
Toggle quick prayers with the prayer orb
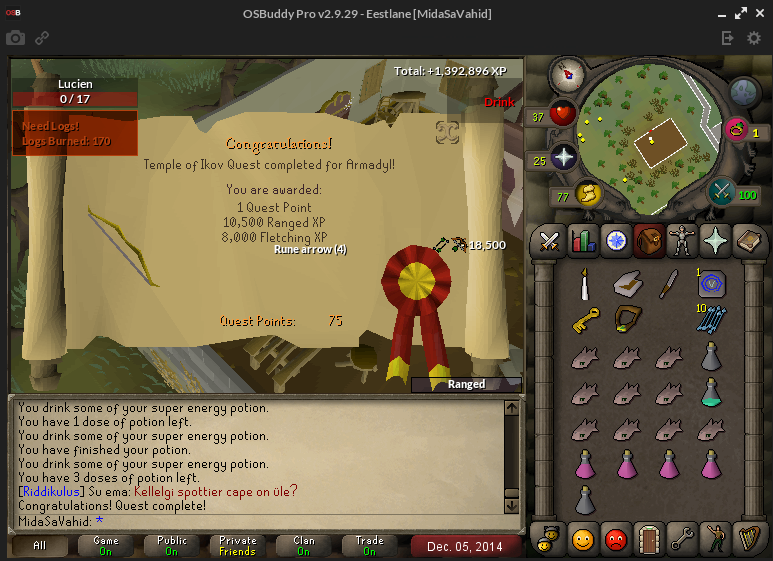(562, 157)
